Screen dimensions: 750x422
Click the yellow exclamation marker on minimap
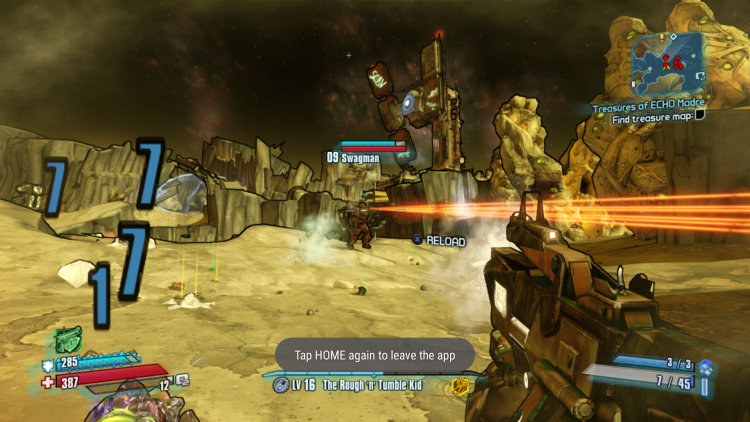pyautogui.click(x=662, y=38)
